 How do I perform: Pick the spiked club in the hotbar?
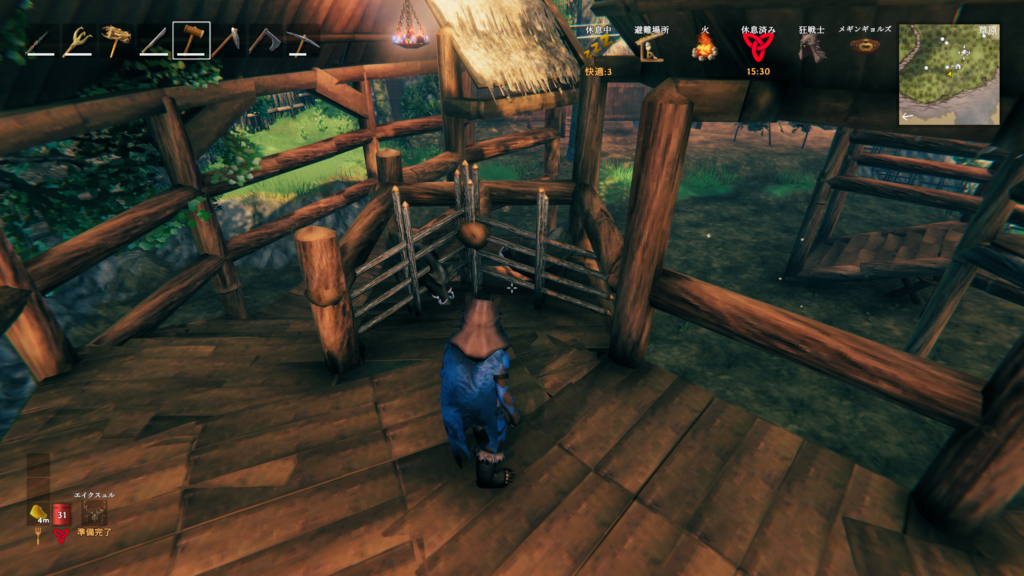[115, 41]
